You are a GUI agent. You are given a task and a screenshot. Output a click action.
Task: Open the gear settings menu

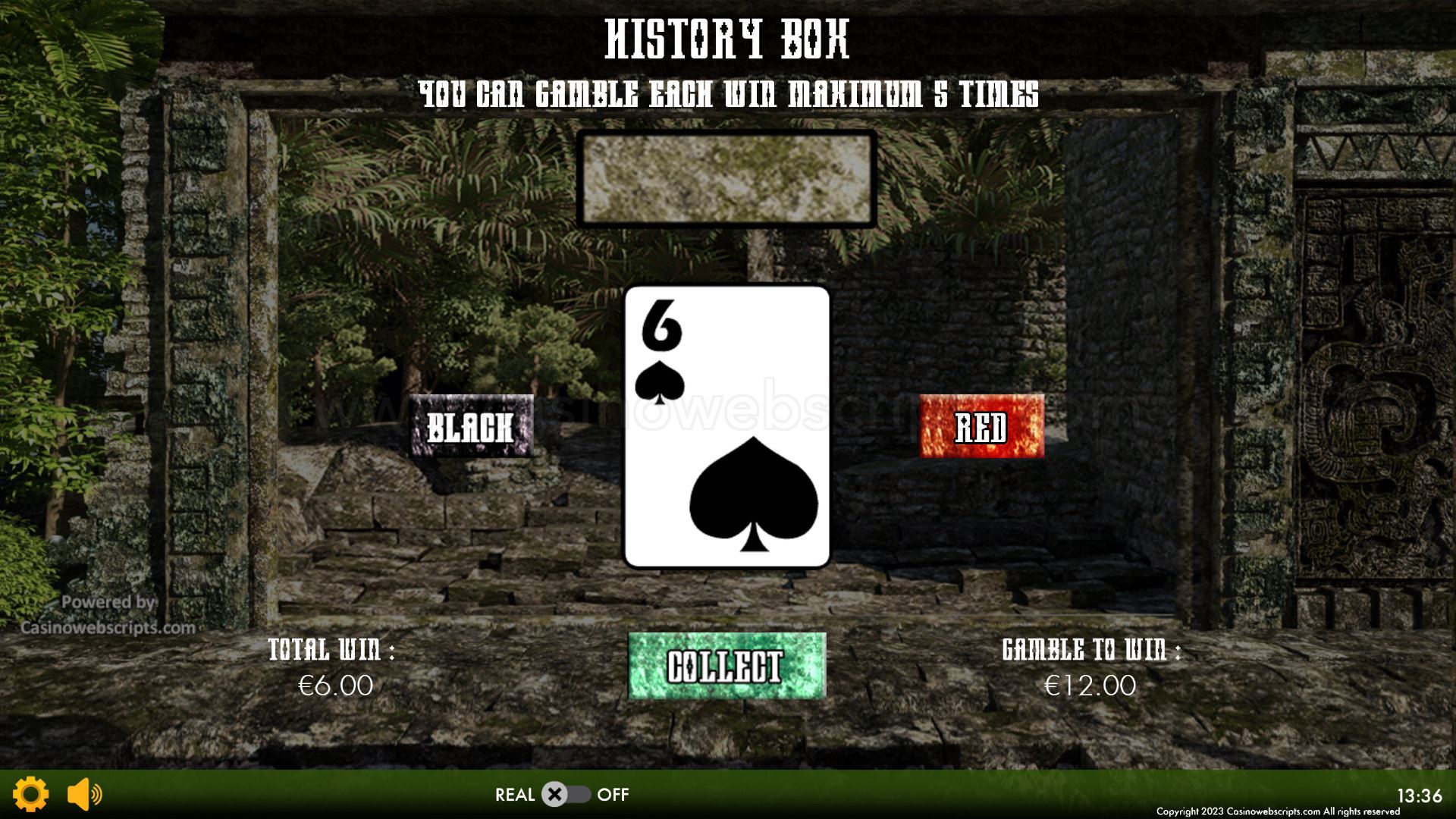[31, 794]
